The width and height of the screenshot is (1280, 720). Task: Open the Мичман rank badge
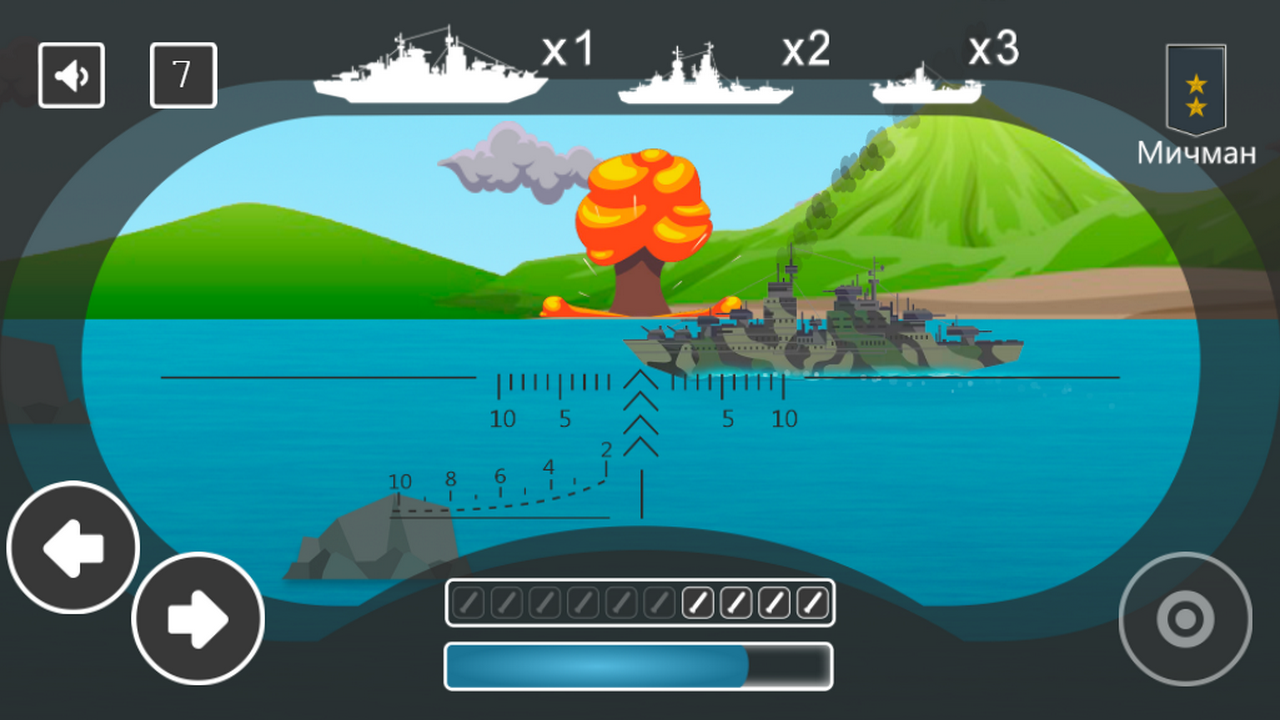tap(1196, 90)
